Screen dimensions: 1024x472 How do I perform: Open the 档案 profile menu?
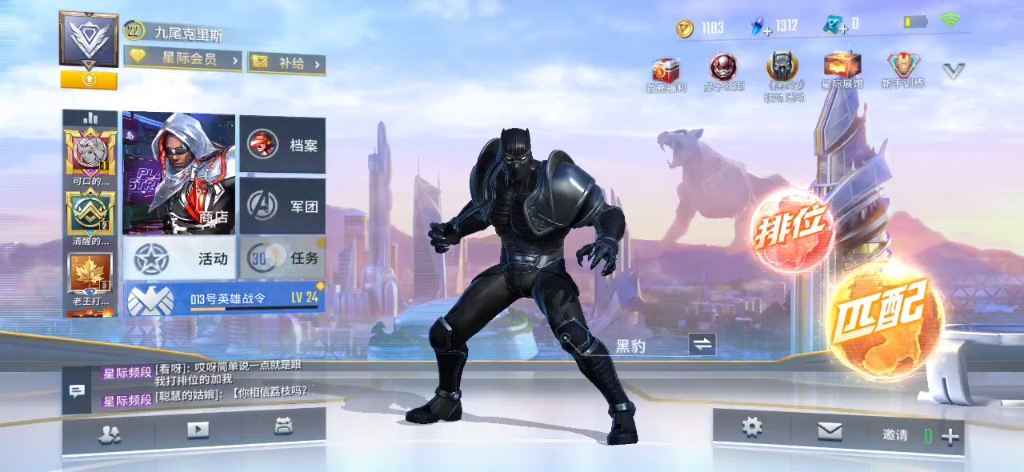[282, 145]
